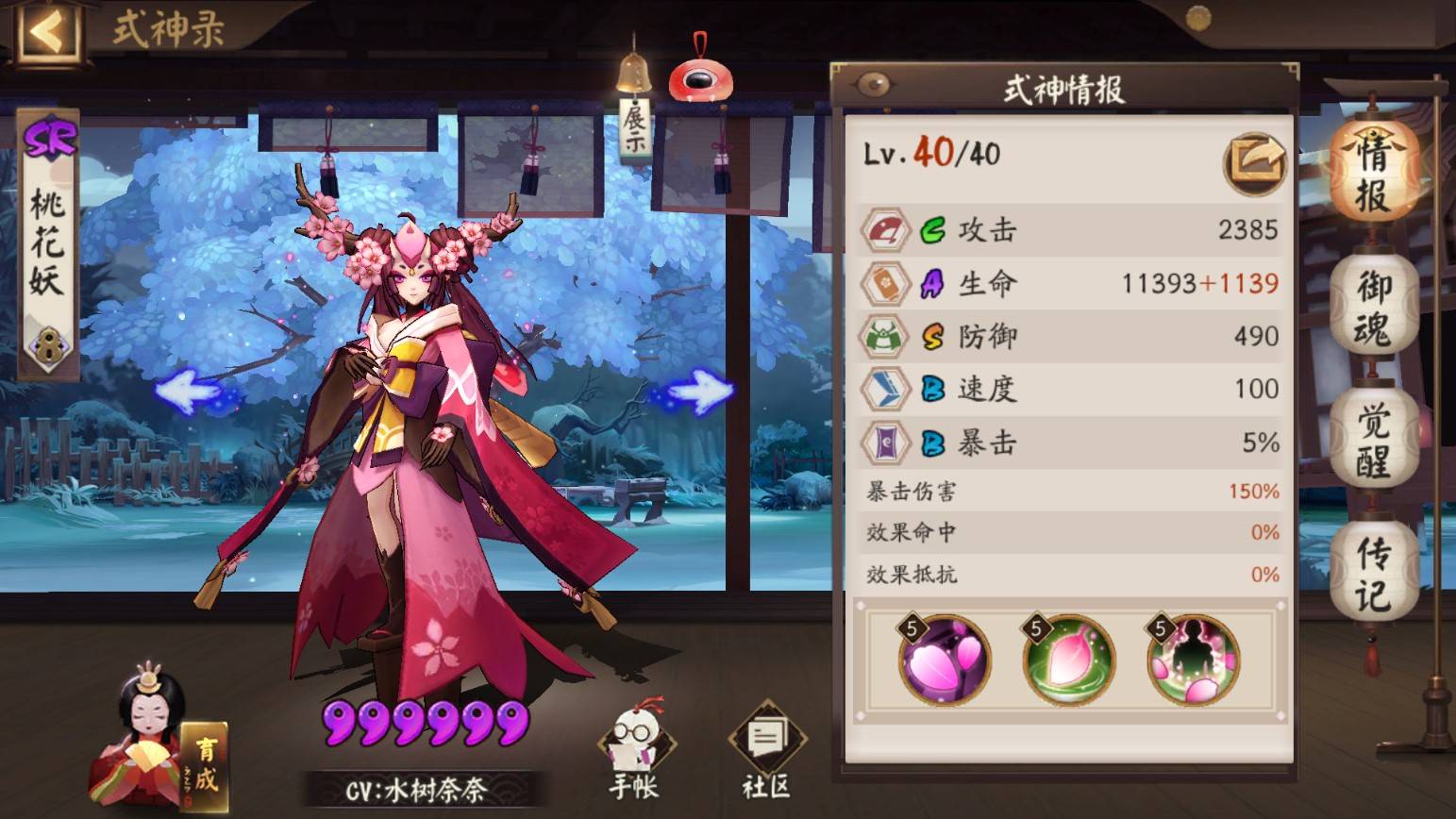Click the left arrow to previous shikigami

pos(188,393)
